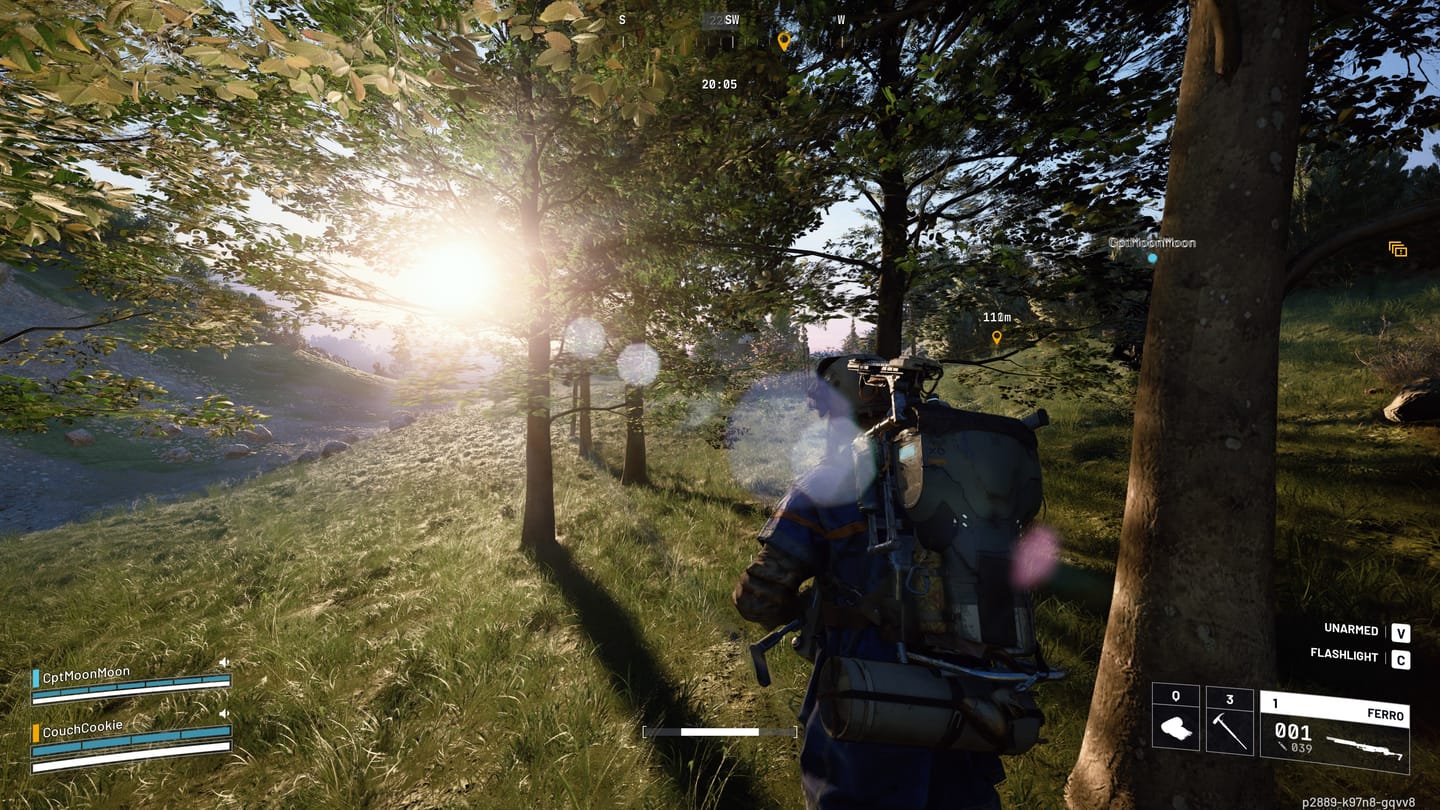Click the yellow notification icon at right edge
The height and width of the screenshot is (810, 1440).
[1397, 249]
